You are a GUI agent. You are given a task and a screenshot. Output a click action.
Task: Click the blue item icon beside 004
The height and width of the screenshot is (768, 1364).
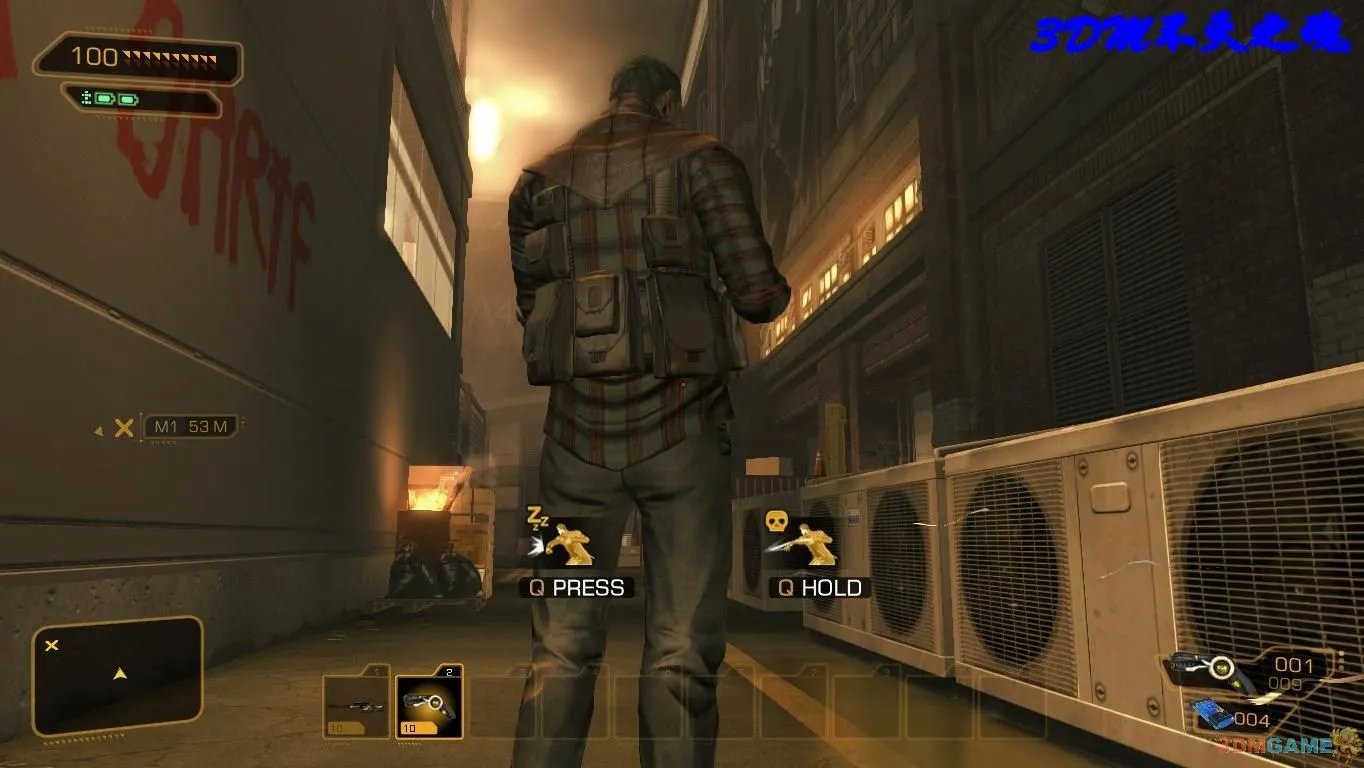click(1213, 714)
